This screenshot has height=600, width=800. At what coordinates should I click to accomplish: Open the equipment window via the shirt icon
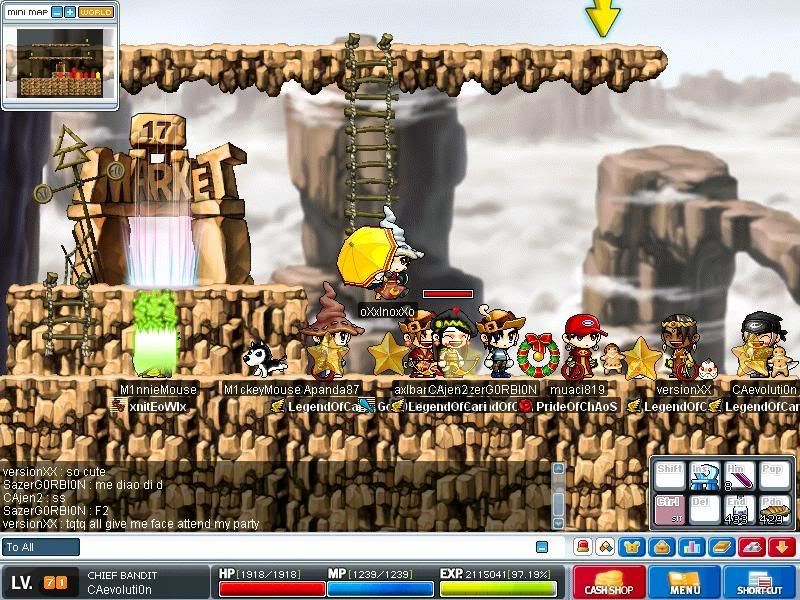point(632,547)
